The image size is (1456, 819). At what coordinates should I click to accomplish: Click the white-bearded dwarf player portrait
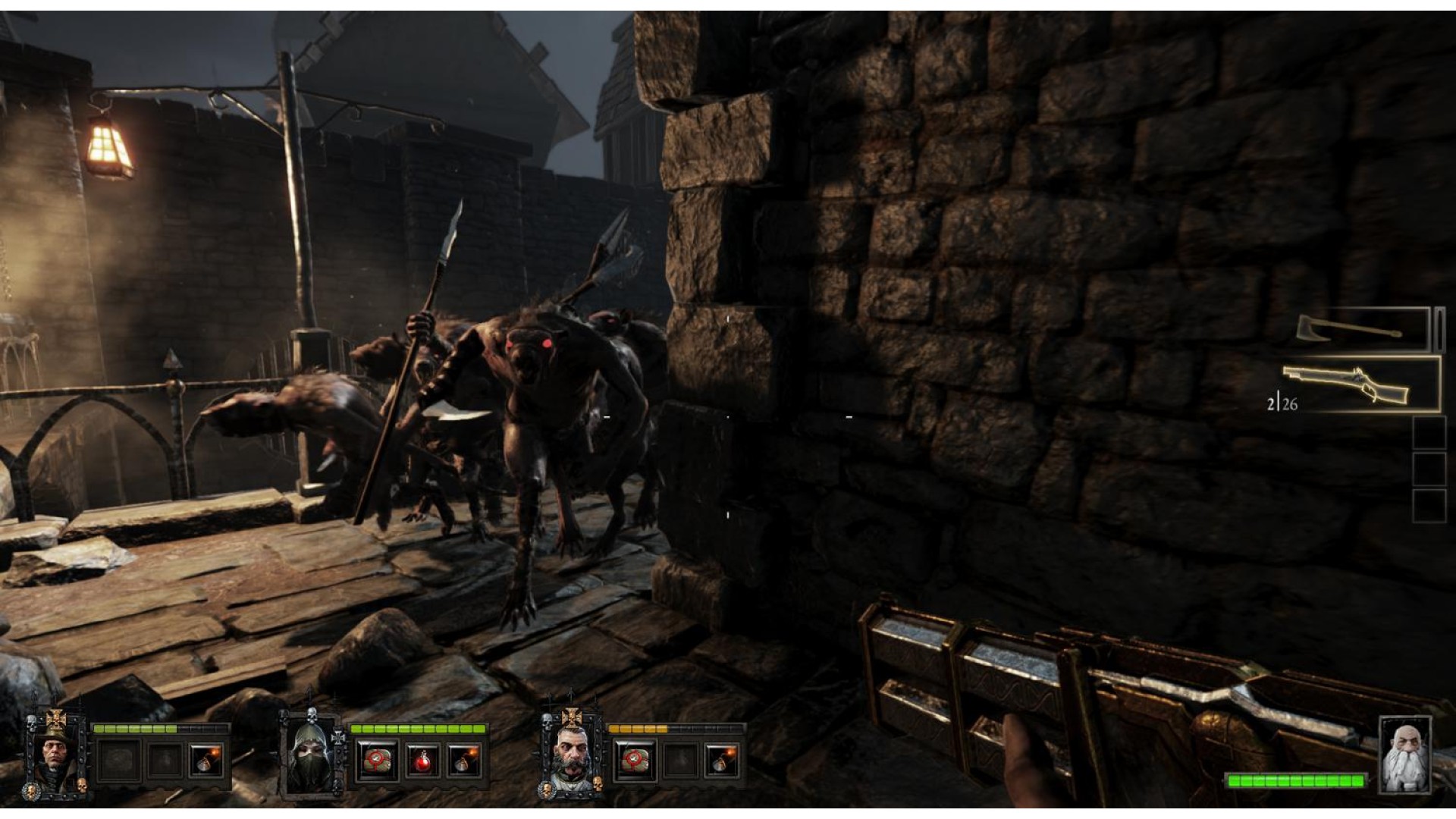coord(1404,754)
